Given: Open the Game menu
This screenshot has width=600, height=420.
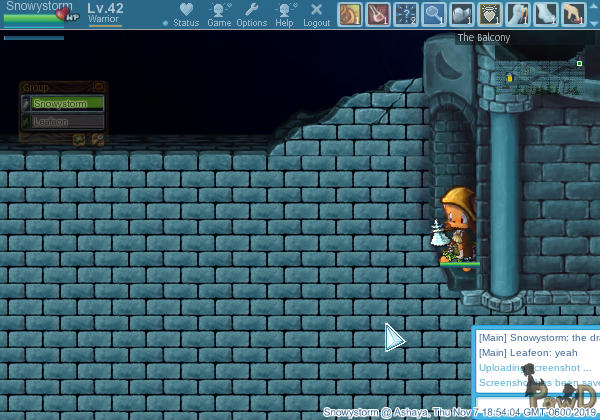Looking at the screenshot, I should (219, 14).
